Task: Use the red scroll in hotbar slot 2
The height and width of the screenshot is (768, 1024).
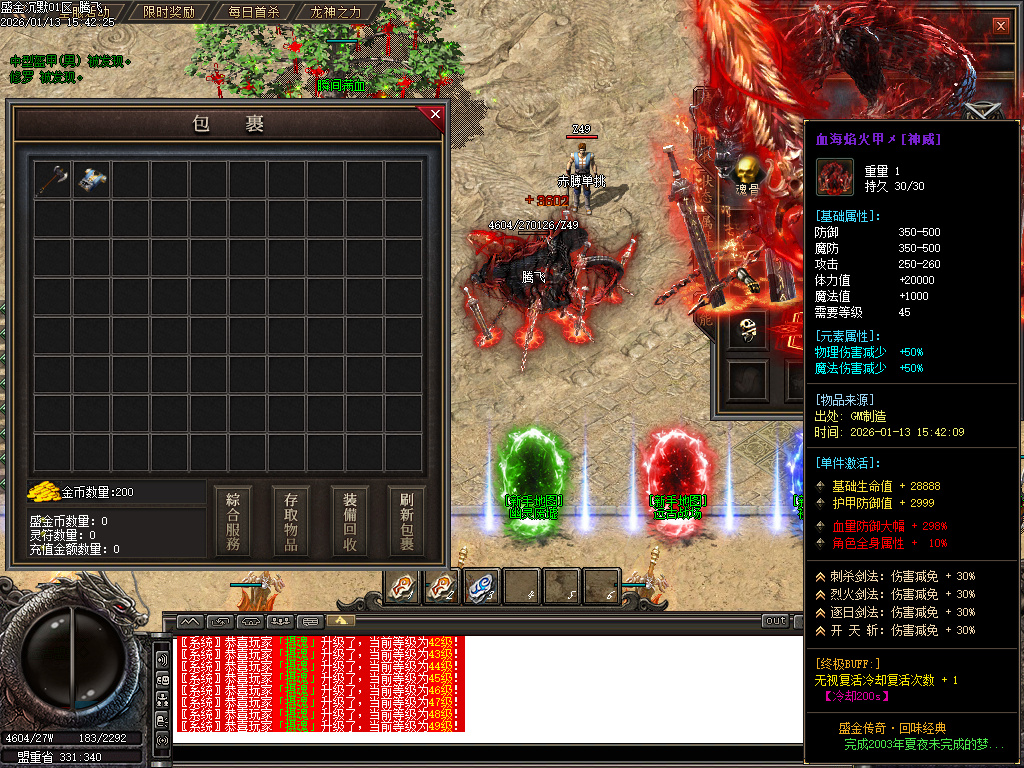Action: pos(443,586)
